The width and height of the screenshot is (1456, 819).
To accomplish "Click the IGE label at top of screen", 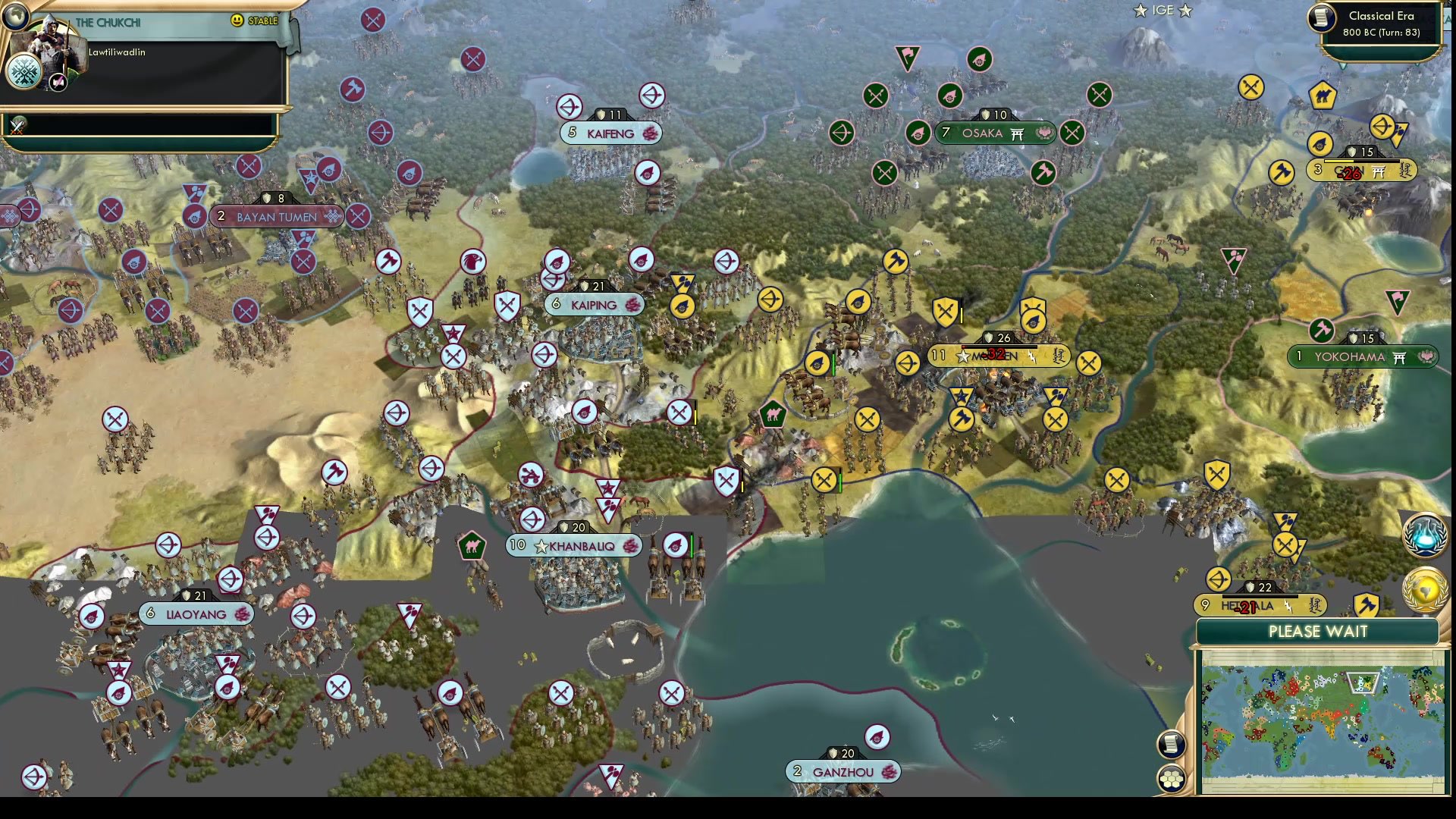I will tap(1163, 11).
